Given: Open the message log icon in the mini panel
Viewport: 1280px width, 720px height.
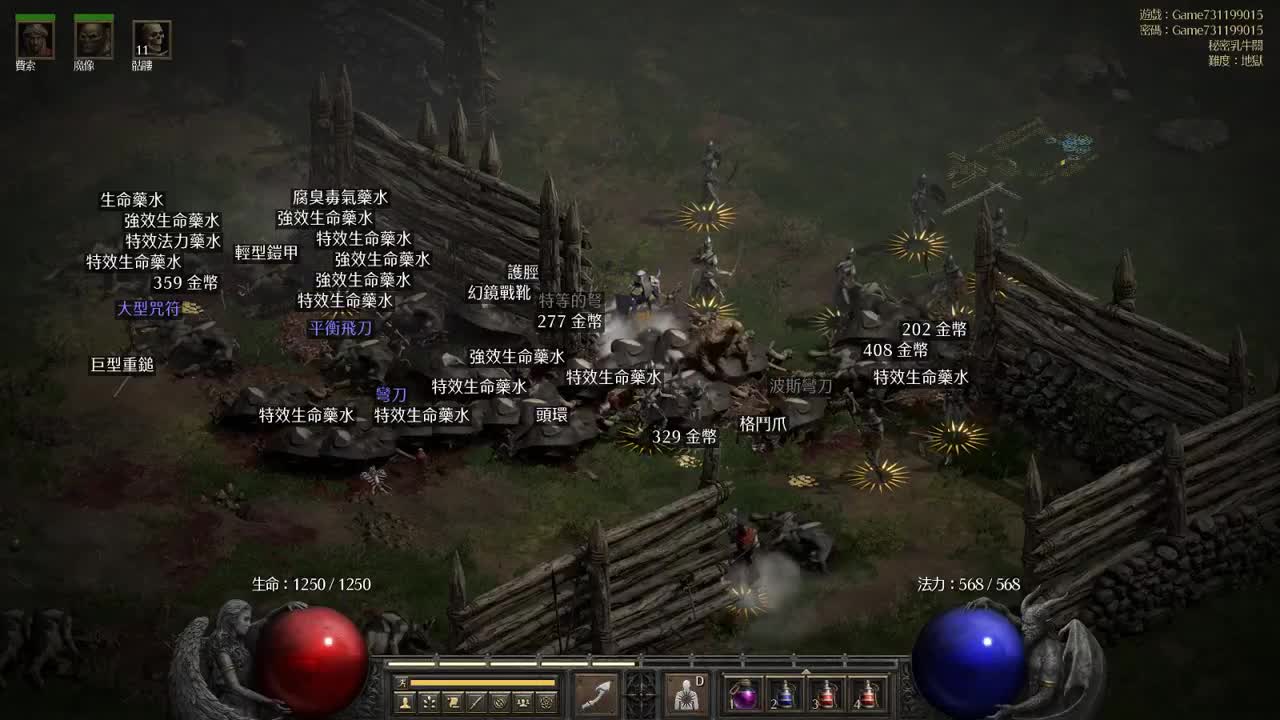Looking at the screenshot, I should point(477,701).
